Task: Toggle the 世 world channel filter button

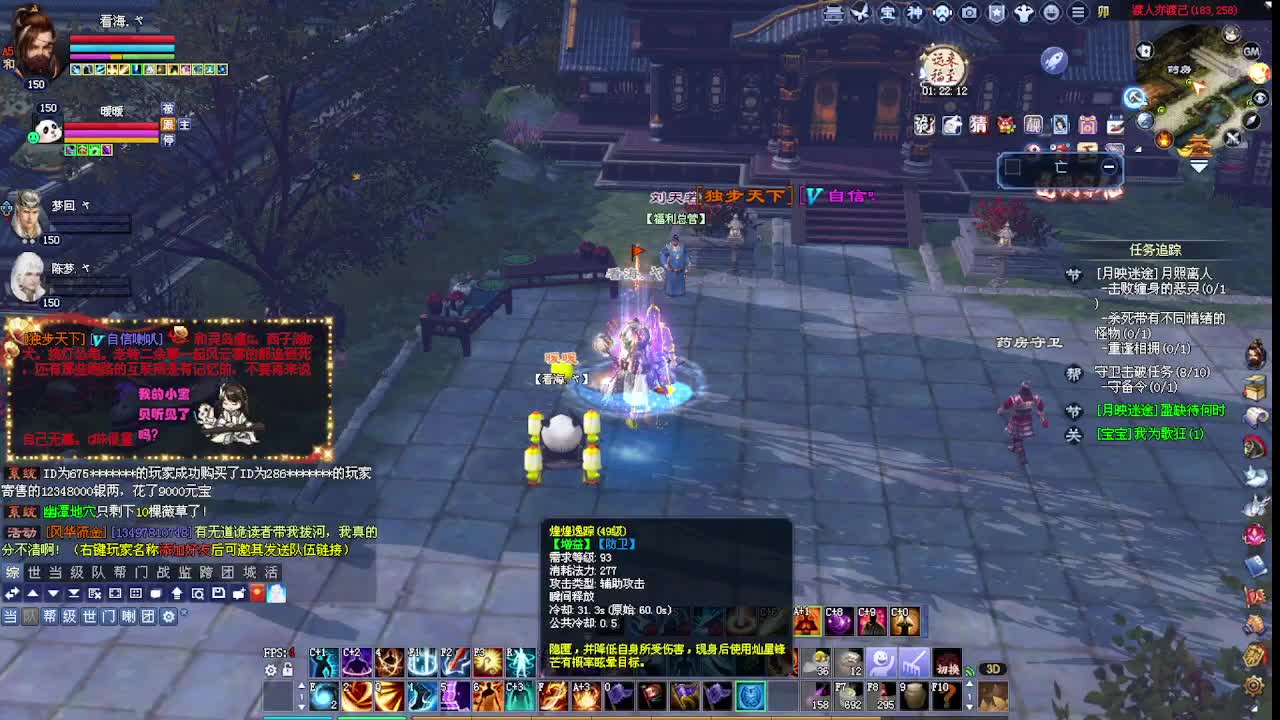Action: pos(88,616)
